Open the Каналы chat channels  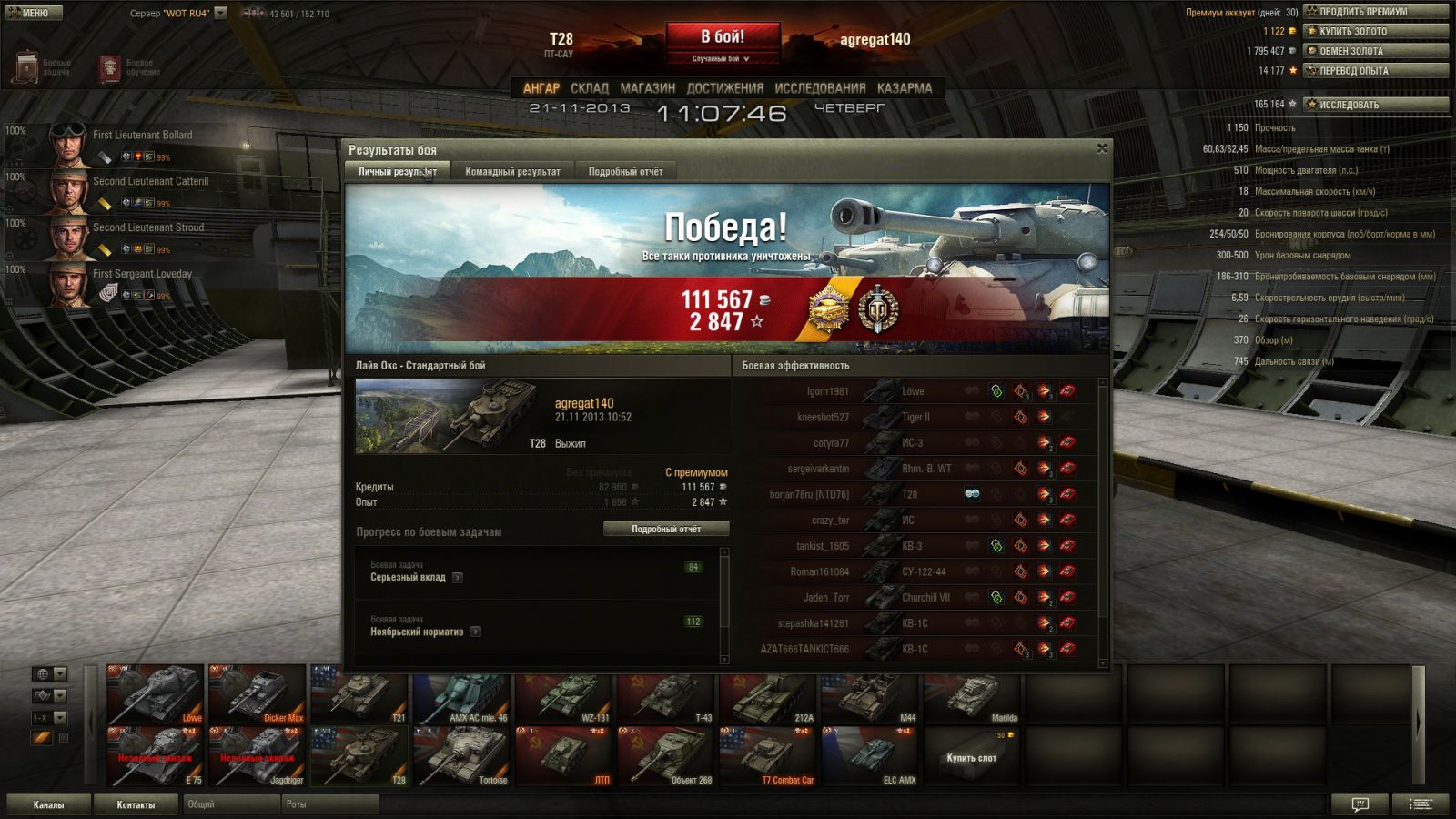click(49, 804)
